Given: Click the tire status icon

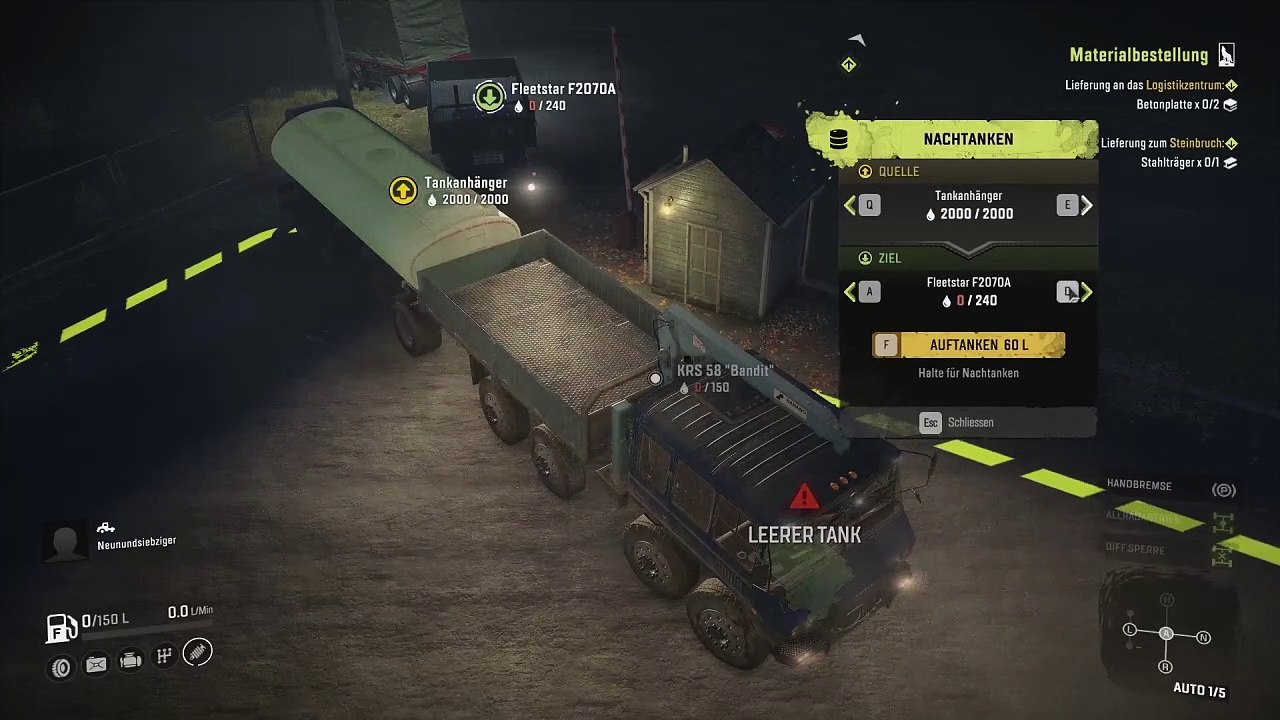Looking at the screenshot, I should [62, 666].
